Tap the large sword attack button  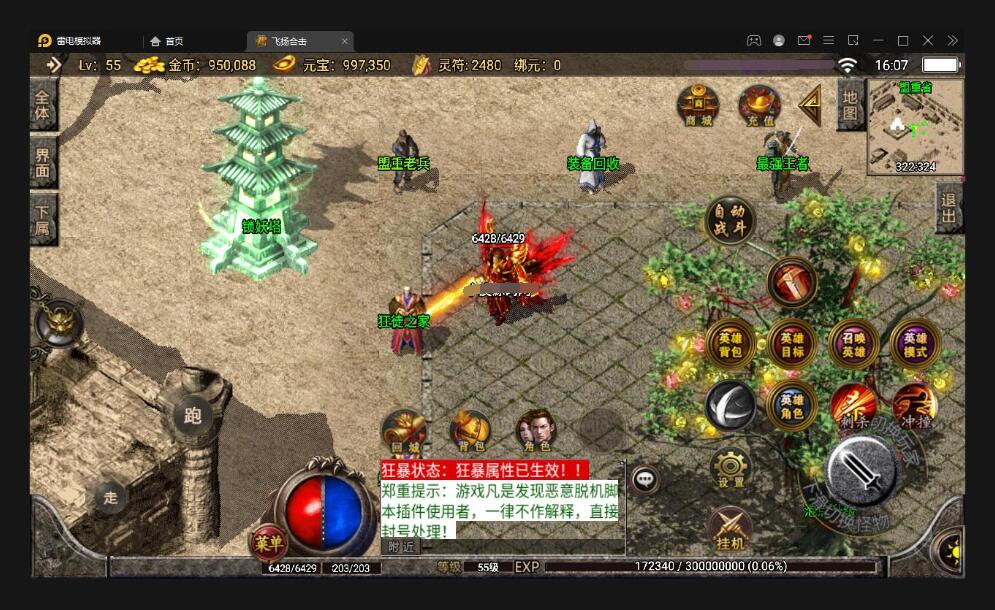click(x=861, y=472)
